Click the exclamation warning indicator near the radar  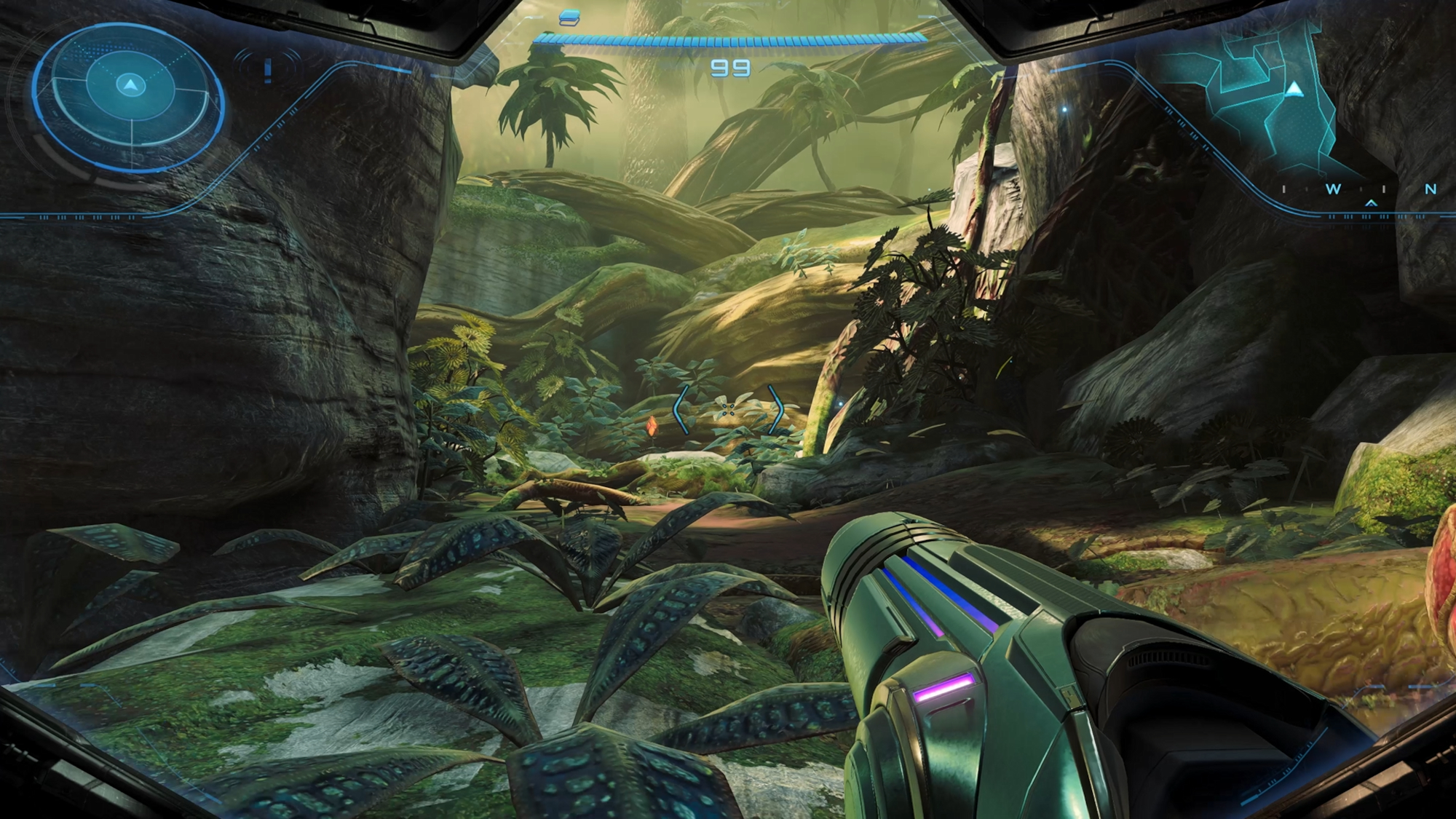[266, 71]
